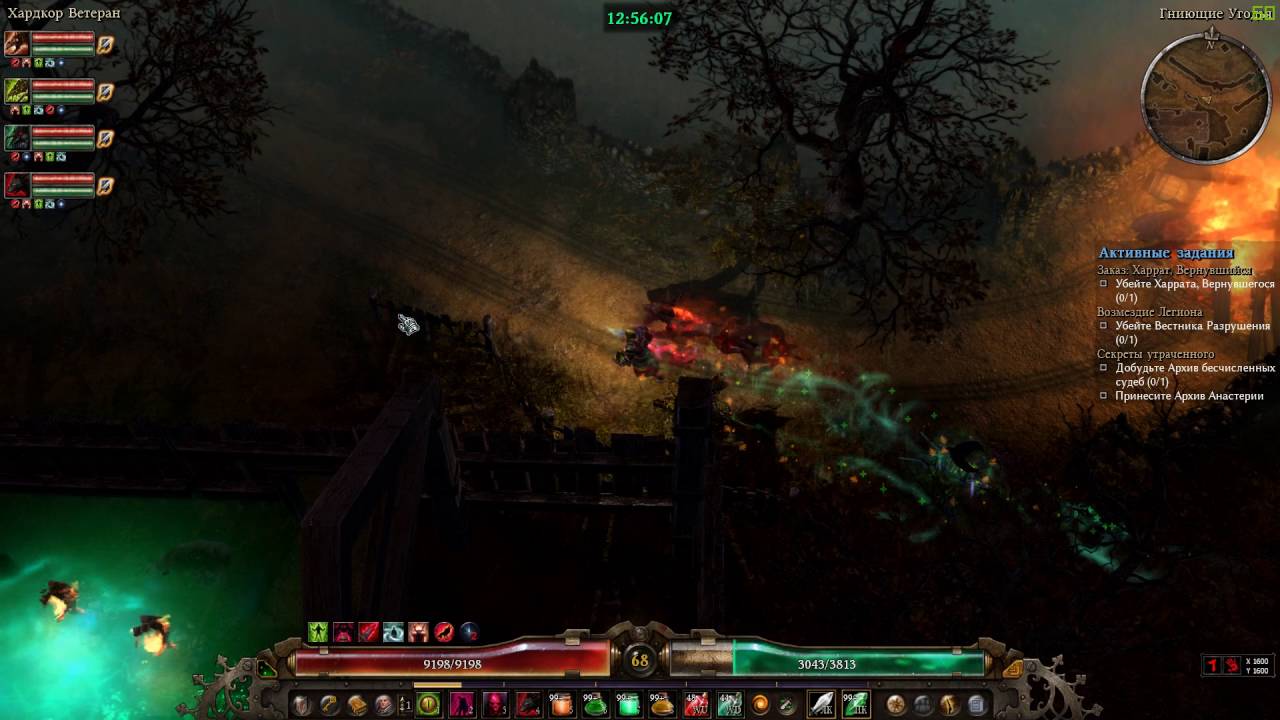Open the shield character sheet button

[301, 705]
